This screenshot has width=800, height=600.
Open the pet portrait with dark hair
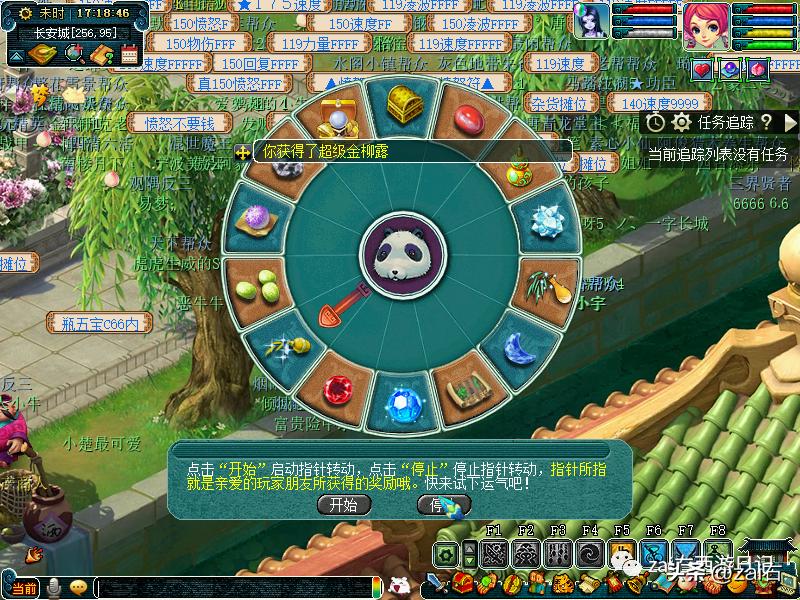590,21
